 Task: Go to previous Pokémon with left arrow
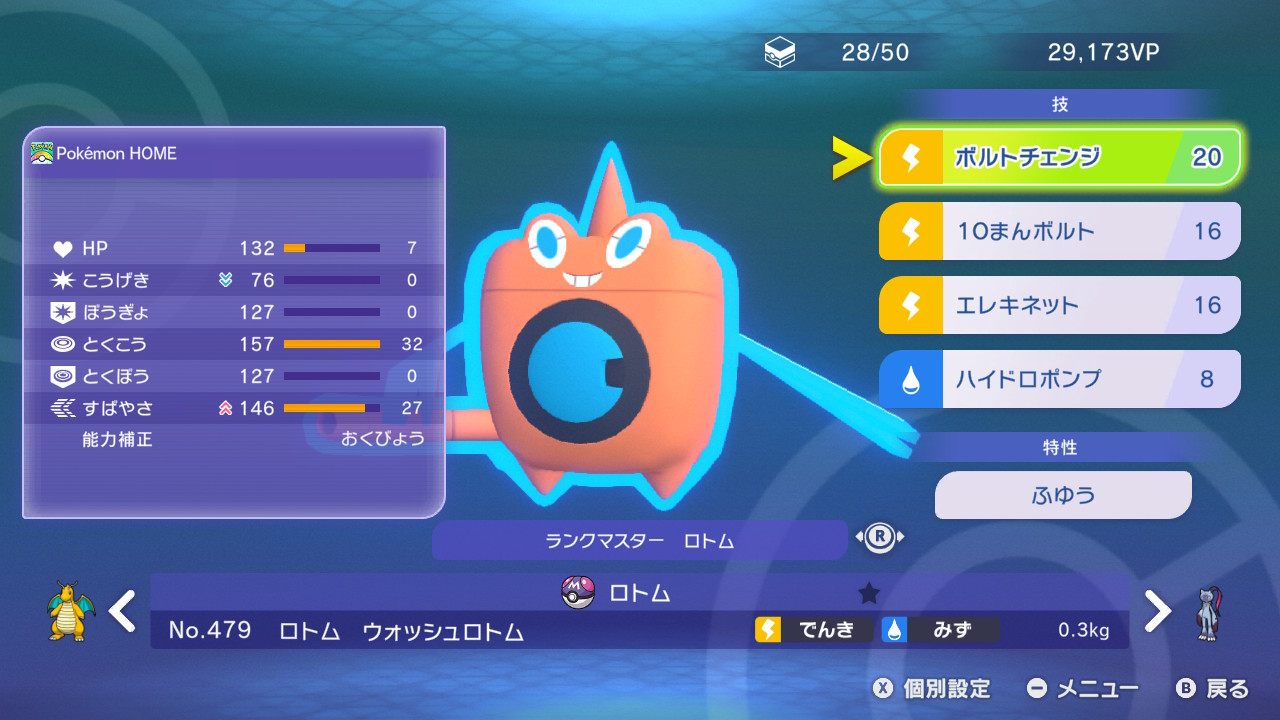(122, 610)
